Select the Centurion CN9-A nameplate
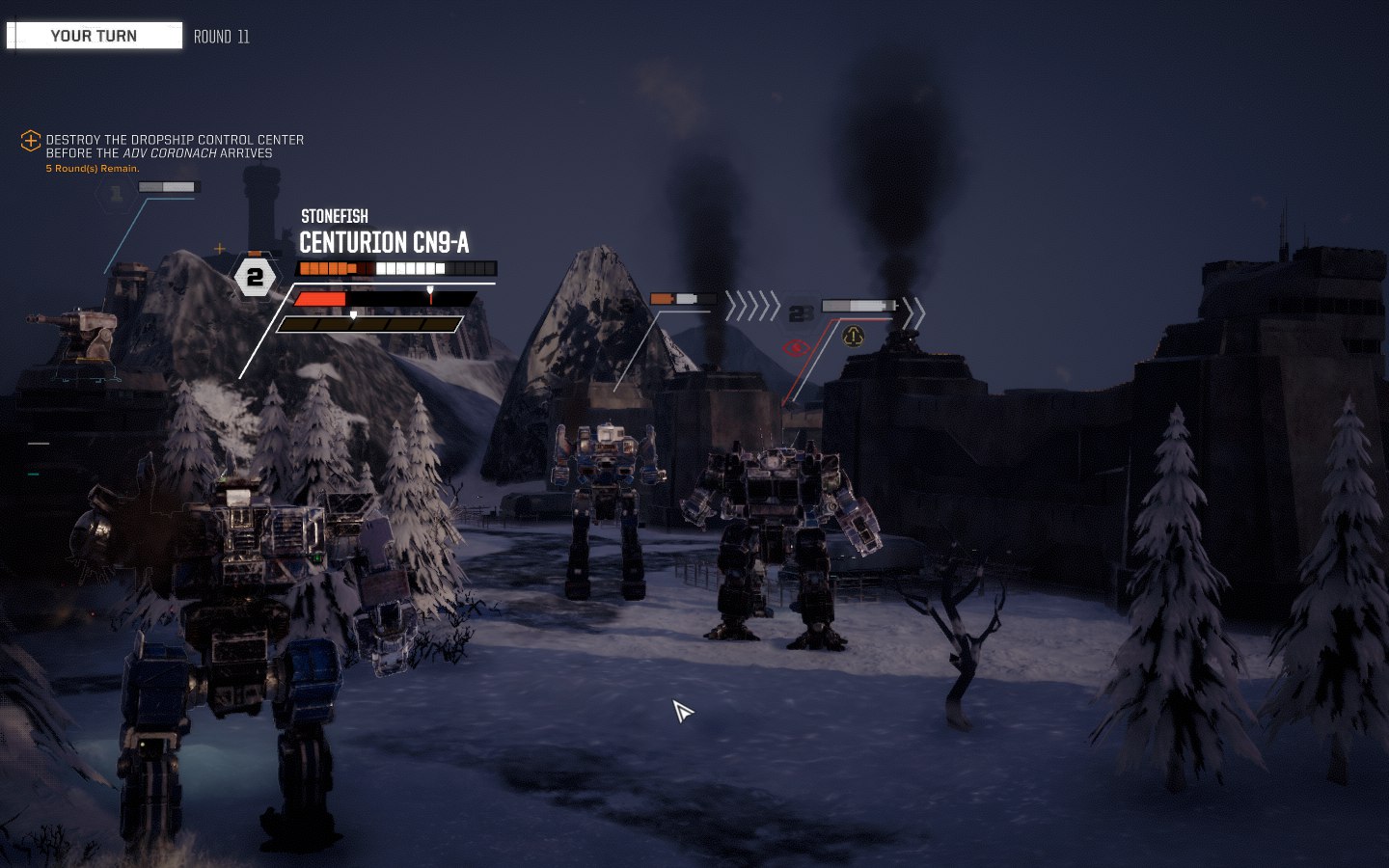Viewport: 1389px width, 868px height. [x=384, y=243]
